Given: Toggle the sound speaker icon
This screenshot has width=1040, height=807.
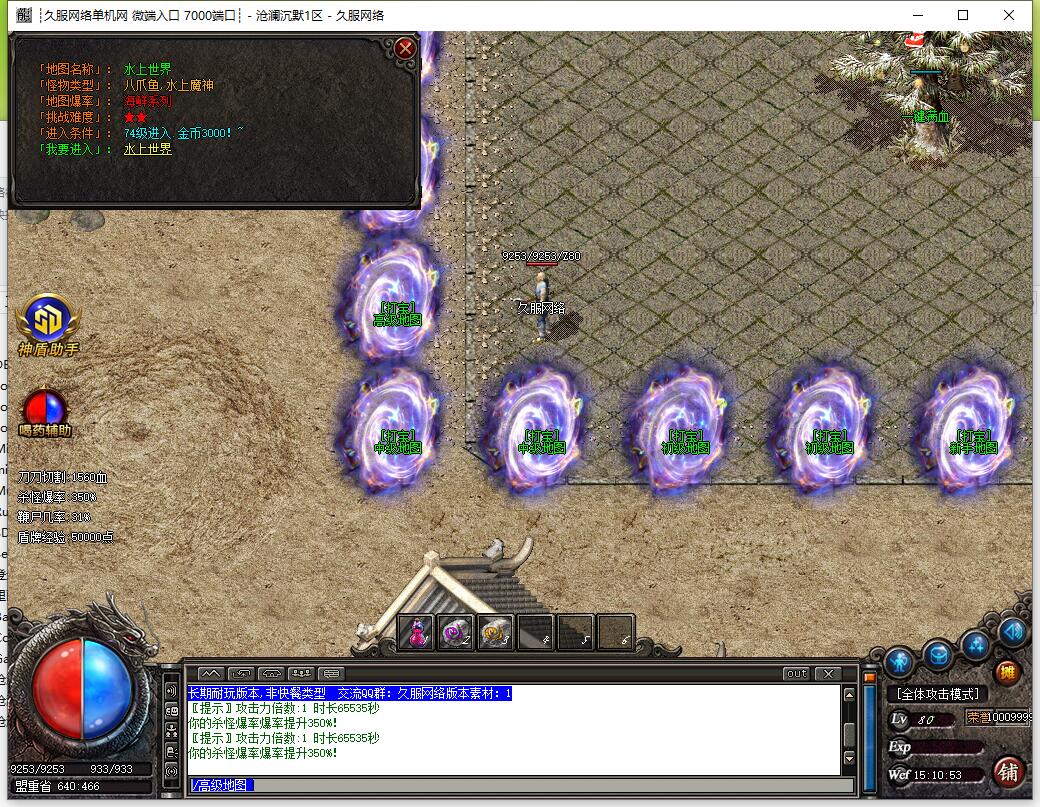Looking at the screenshot, I should pyautogui.click(x=1012, y=632).
